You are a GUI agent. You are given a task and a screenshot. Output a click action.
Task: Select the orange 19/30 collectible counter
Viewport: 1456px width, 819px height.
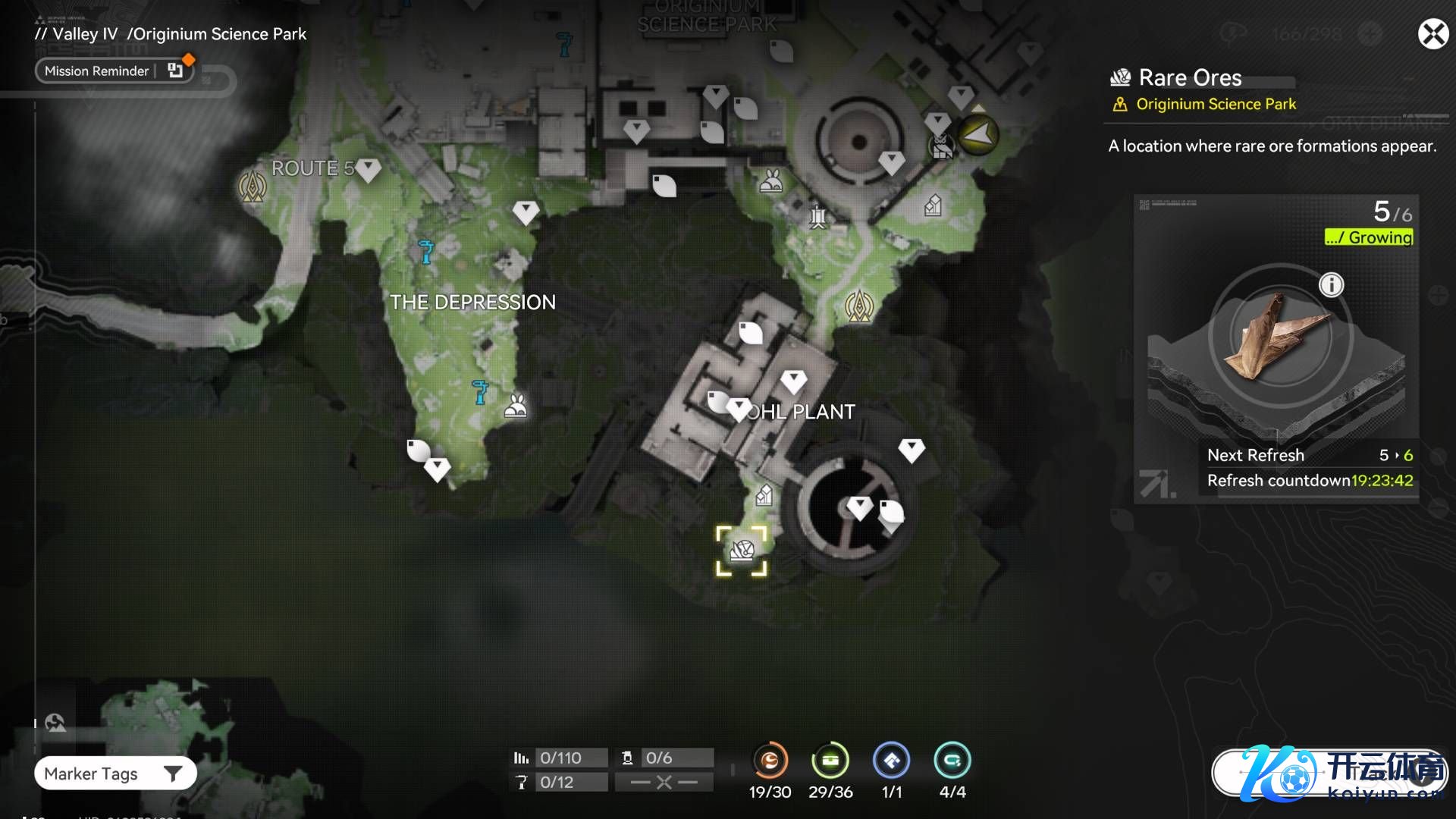click(770, 761)
